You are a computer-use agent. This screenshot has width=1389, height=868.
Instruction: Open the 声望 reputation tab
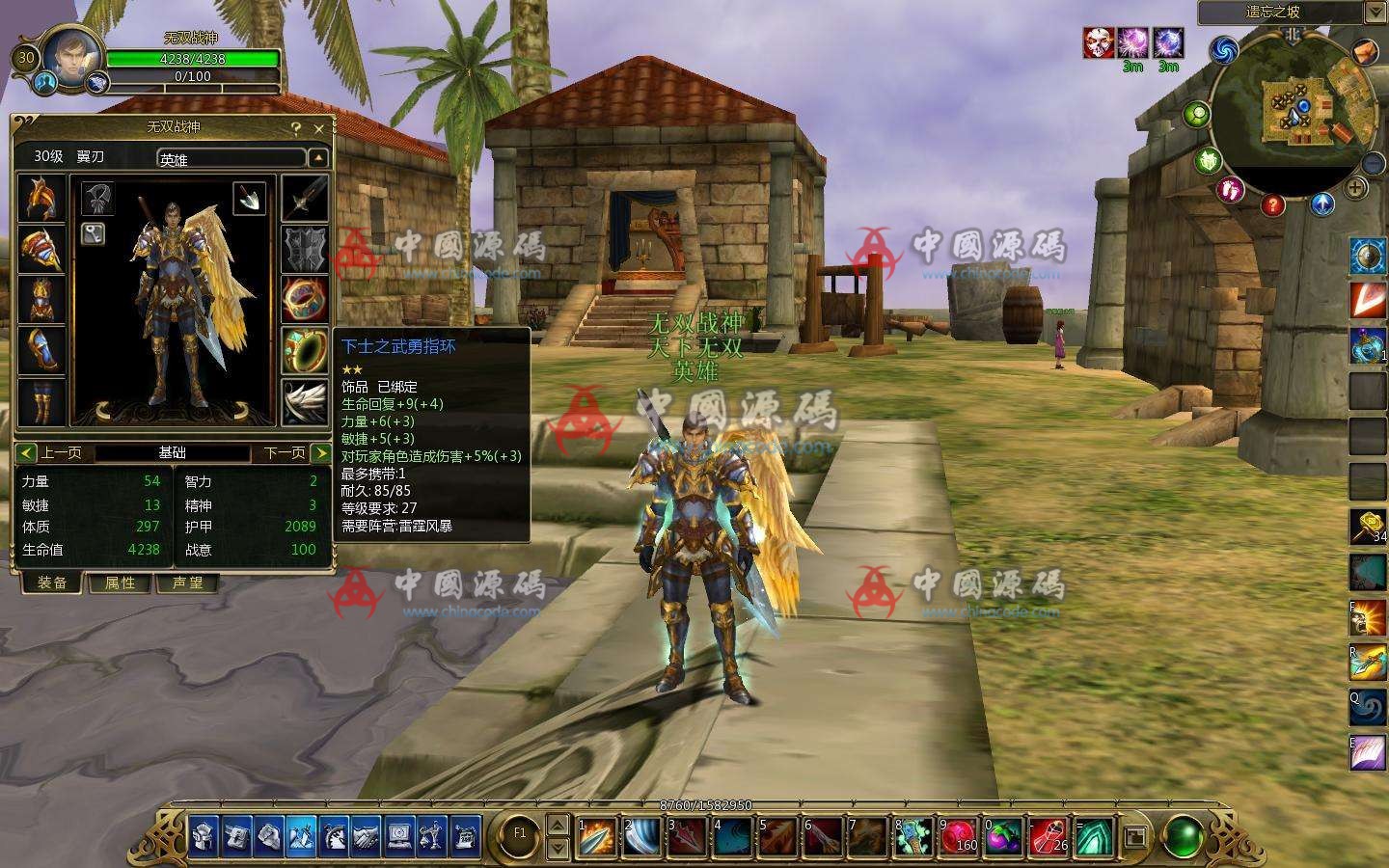click(x=187, y=583)
